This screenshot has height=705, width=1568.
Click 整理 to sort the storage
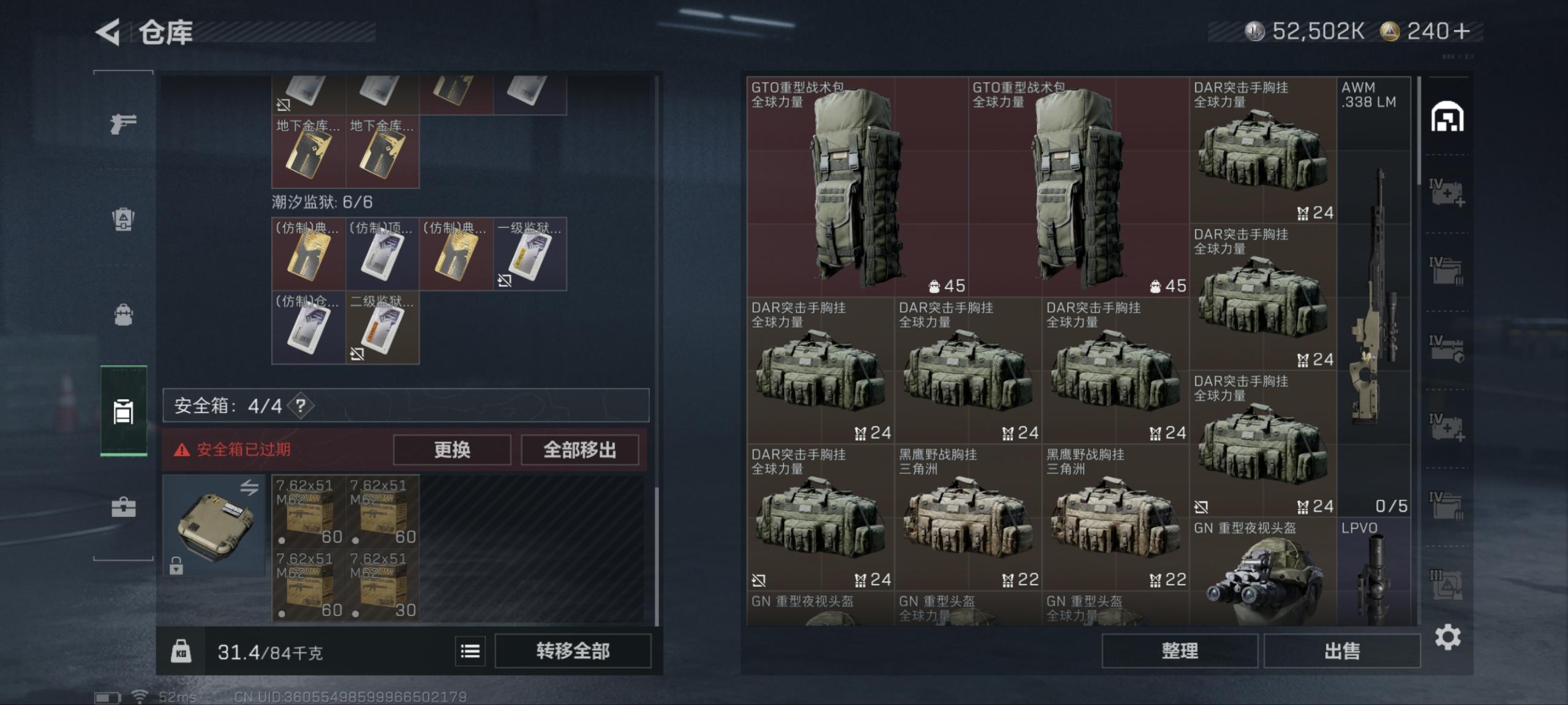click(1182, 650)
